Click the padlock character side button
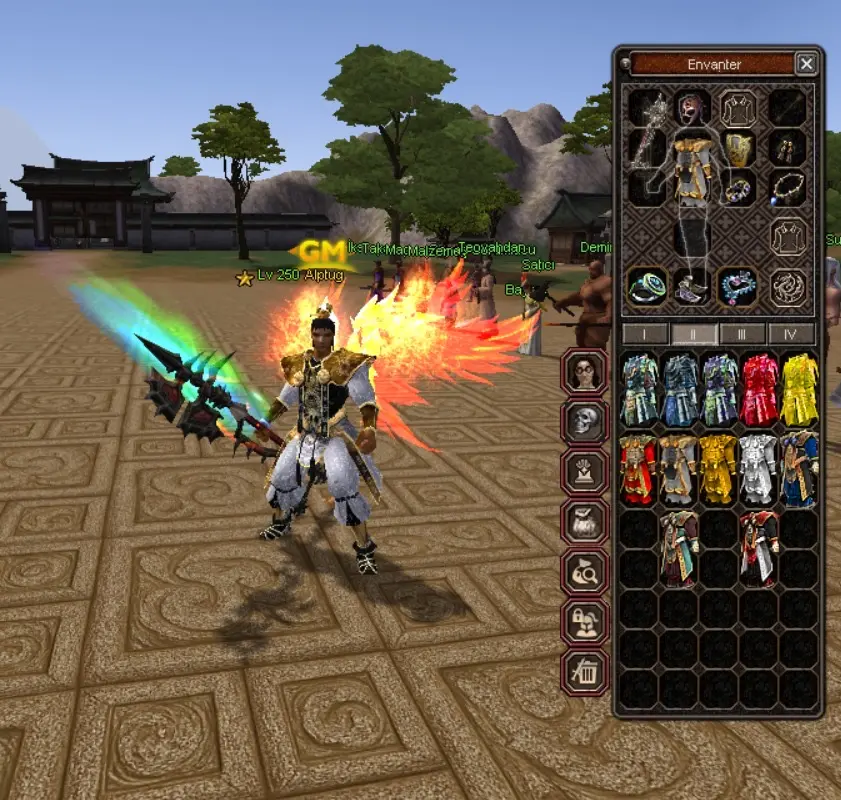Screen dimensions: 841x800 (585, 622)
